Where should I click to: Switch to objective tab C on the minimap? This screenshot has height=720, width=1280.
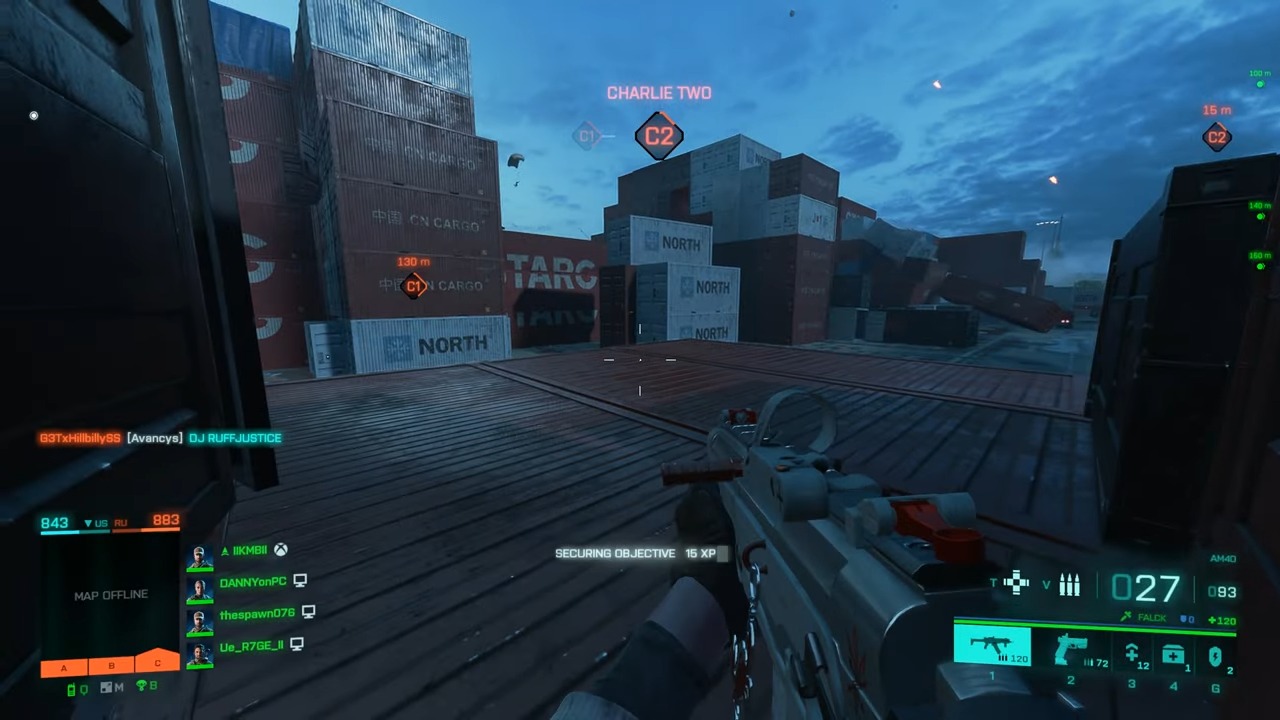click(157, 663)
